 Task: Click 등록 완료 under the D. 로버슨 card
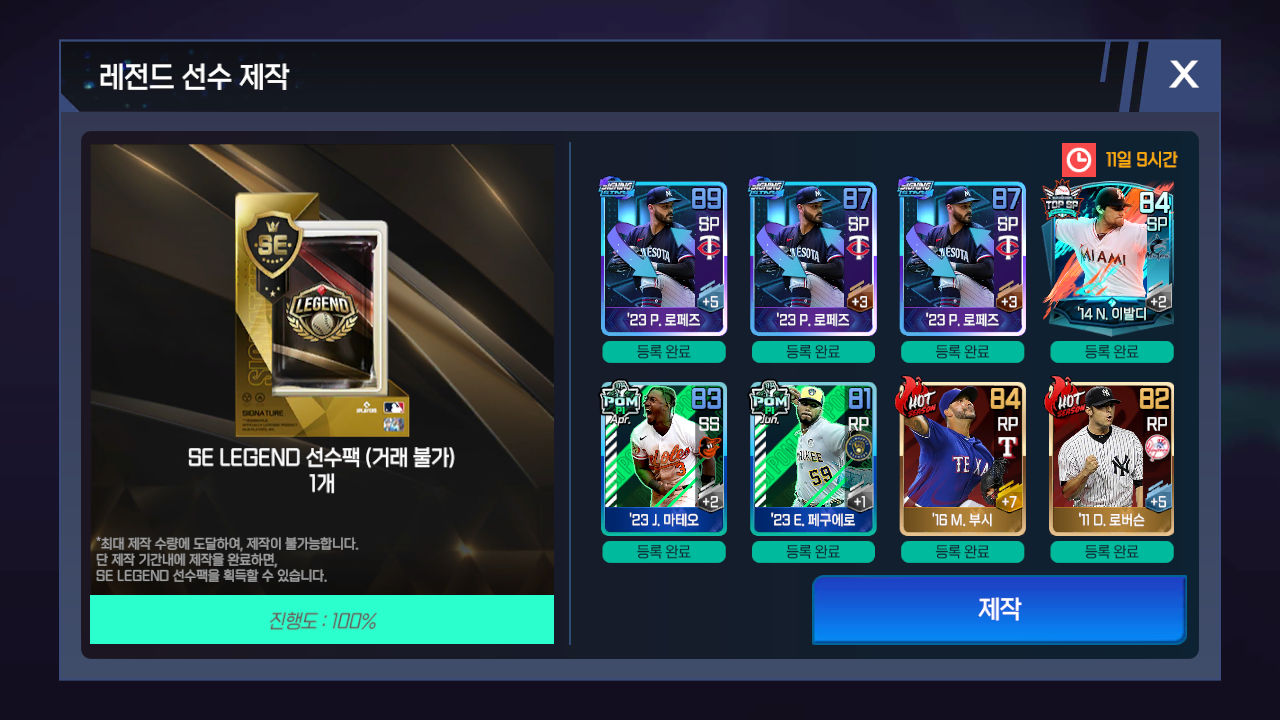pos(1111,552)
